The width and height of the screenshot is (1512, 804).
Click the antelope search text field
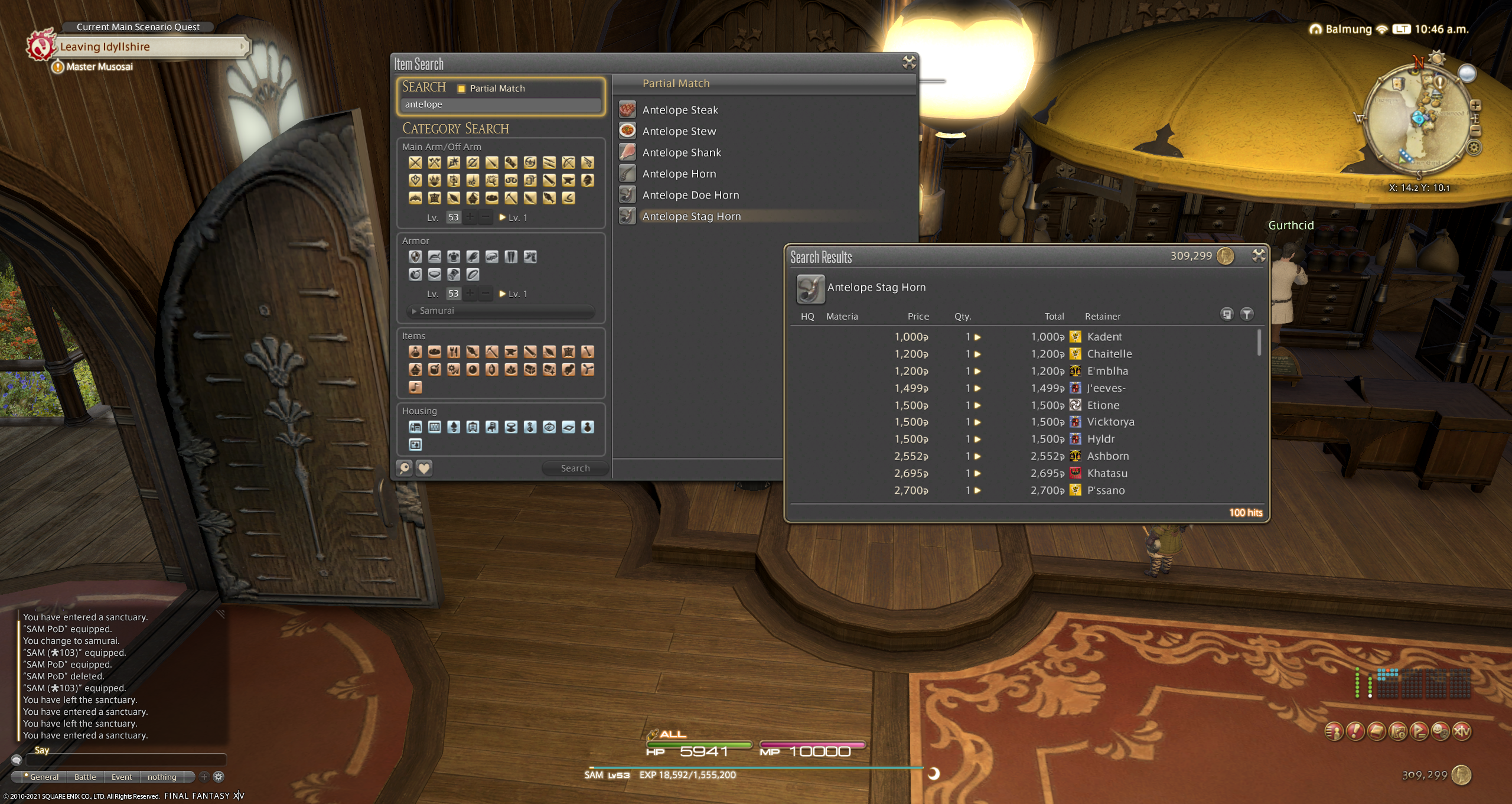coord(500,105)
